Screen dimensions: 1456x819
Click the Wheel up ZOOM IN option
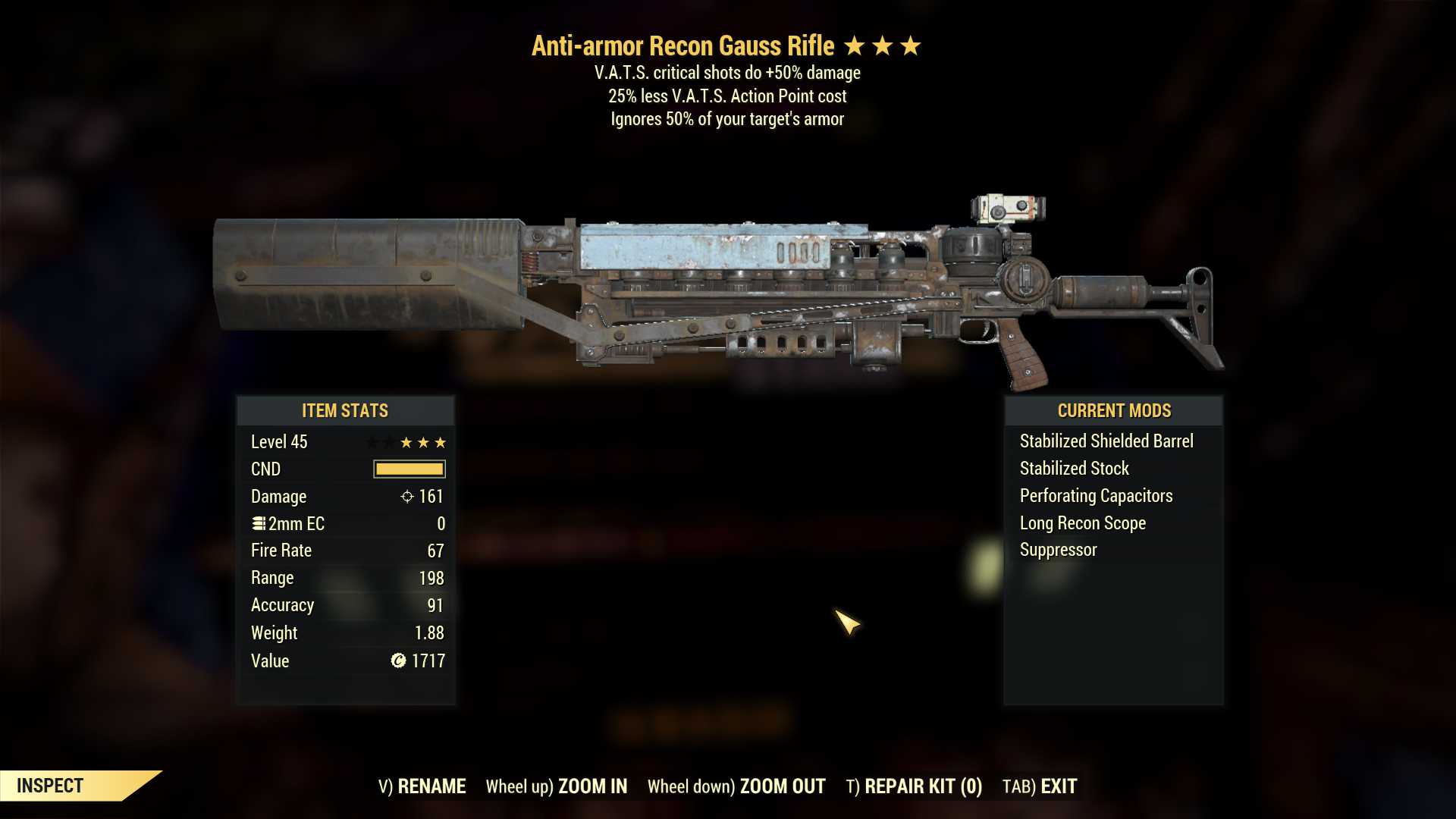(557, 786)
